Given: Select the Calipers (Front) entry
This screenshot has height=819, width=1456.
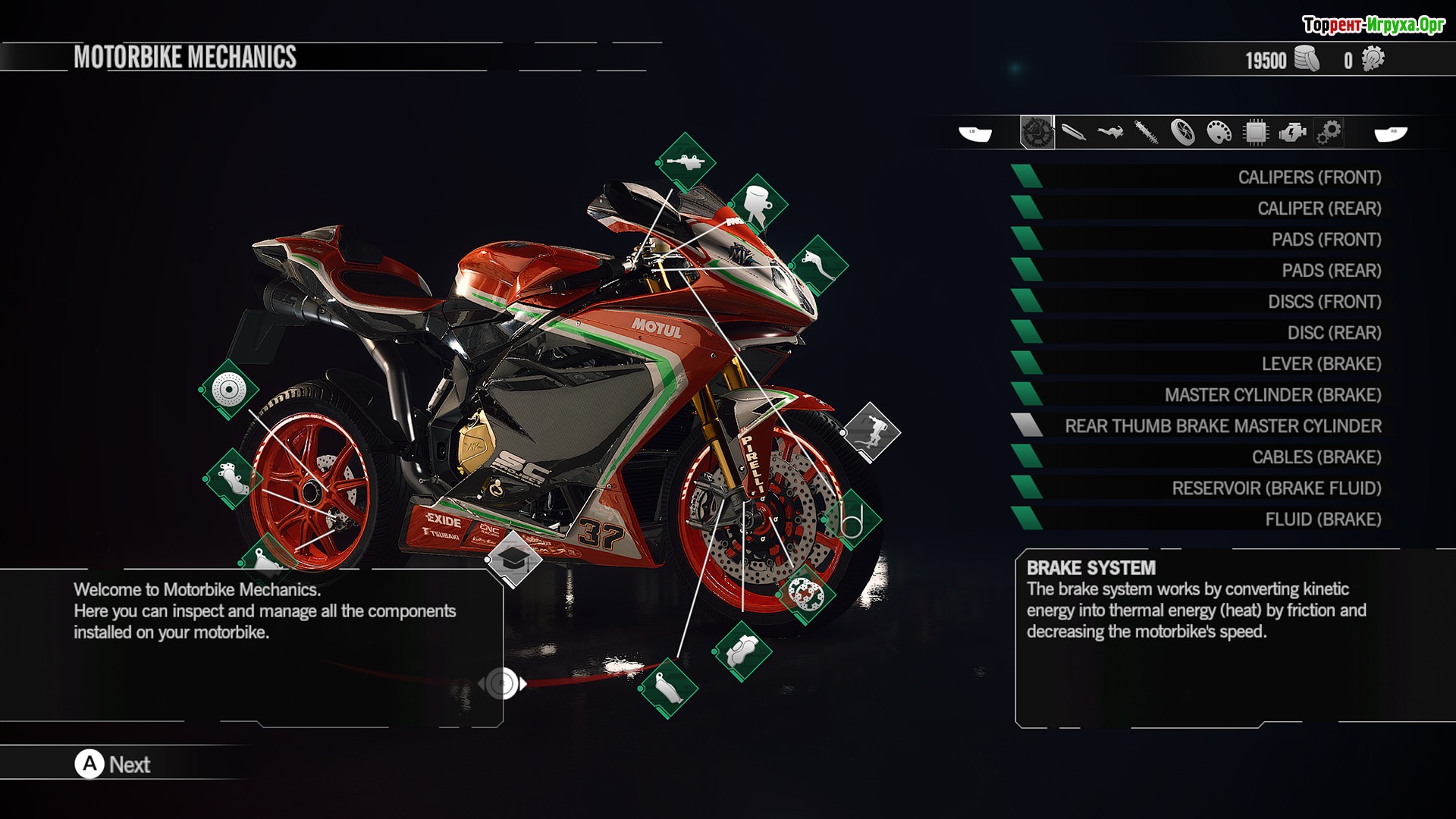Looking at the screenshot, I should (x=1309, y=177).
